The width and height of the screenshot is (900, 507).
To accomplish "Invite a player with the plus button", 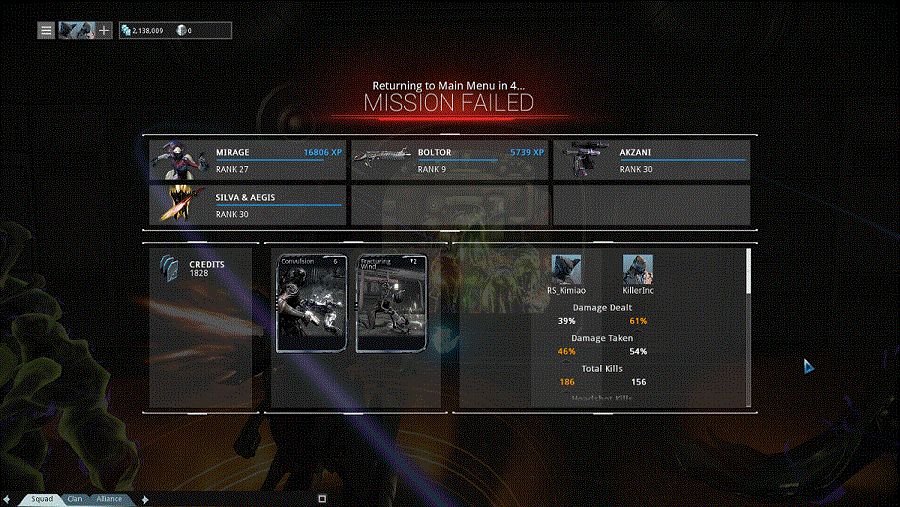I will (104, 30).
